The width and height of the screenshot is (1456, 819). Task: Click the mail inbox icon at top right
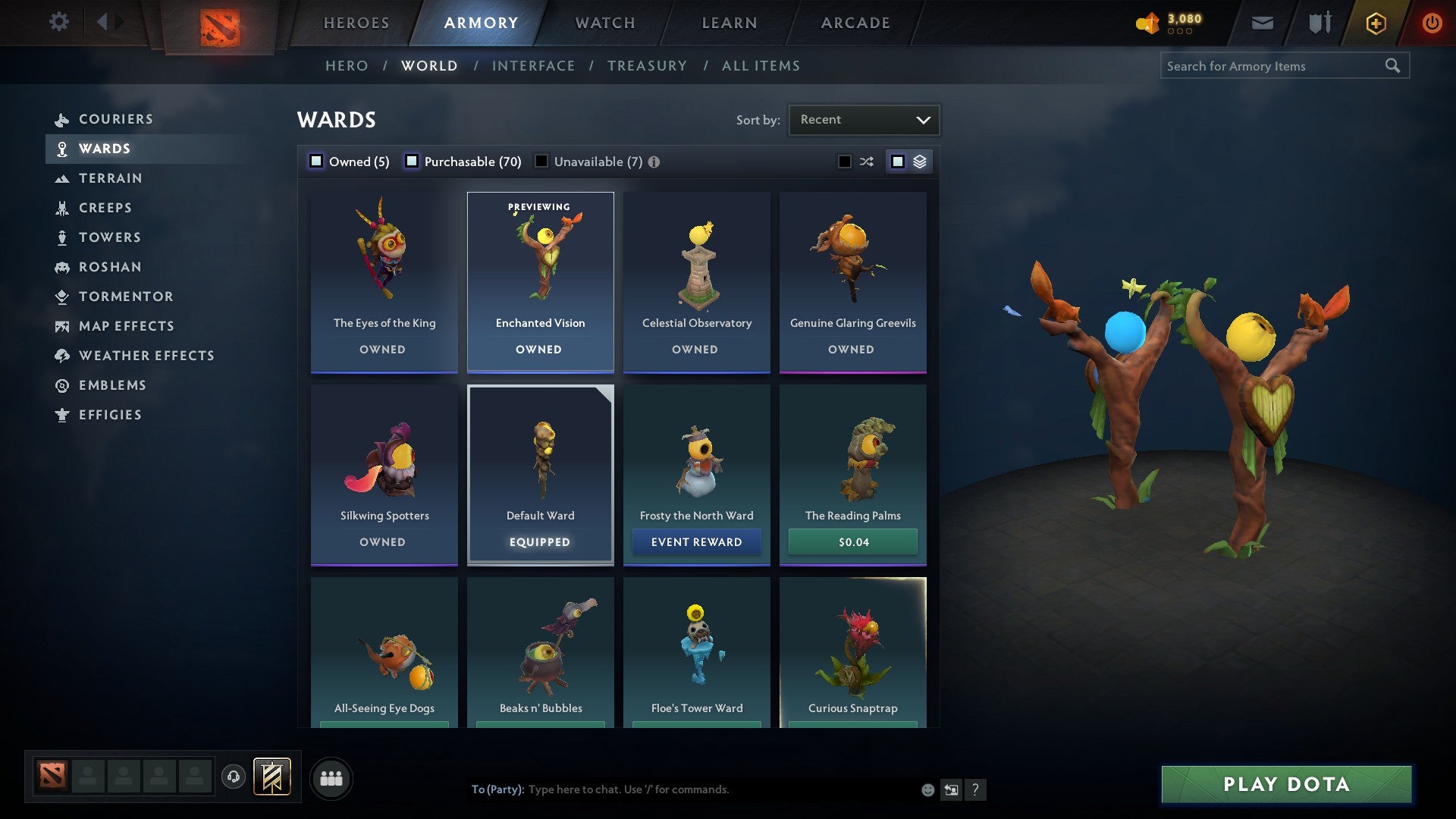click(x=1262, y=23)
